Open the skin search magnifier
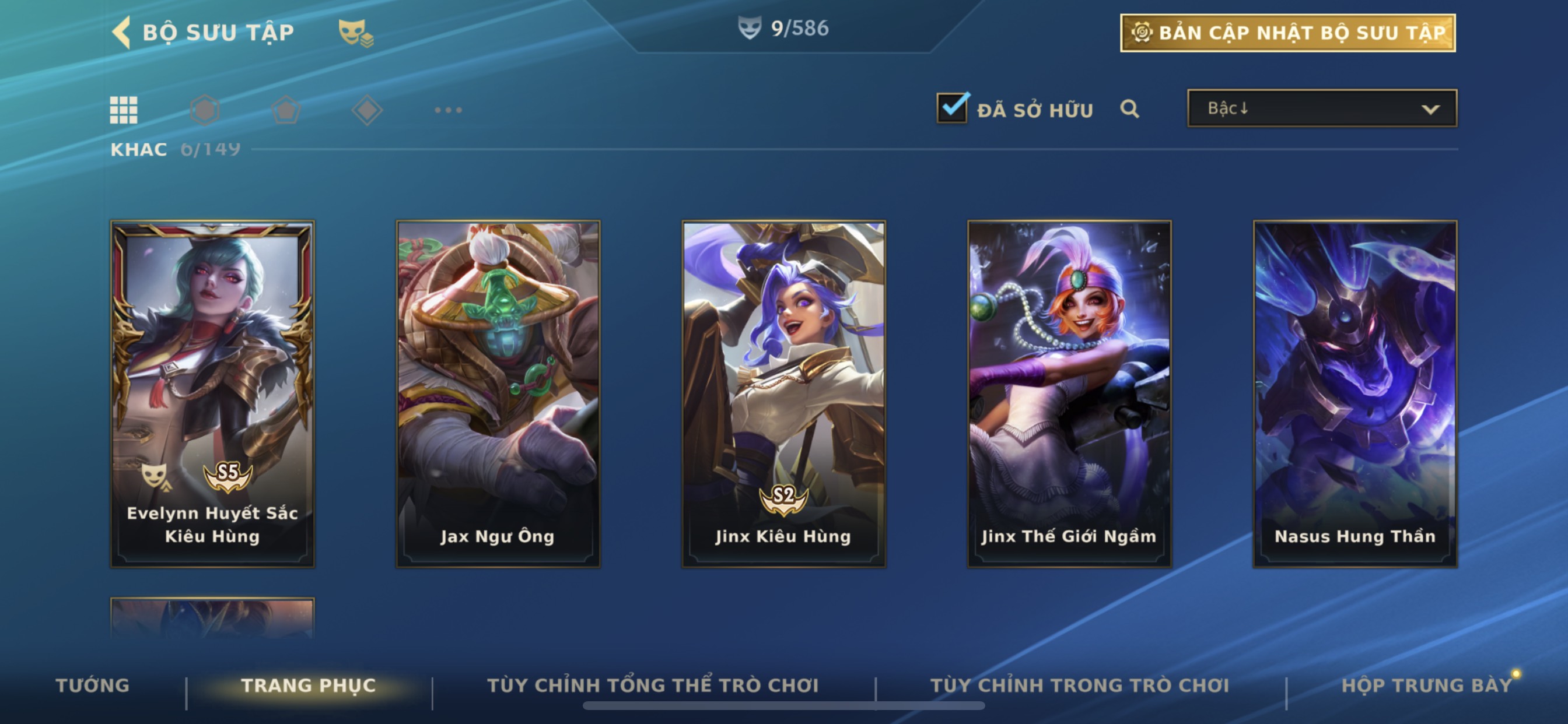The width and height of the screenshot is (1568, 724). click(1129, 109)
